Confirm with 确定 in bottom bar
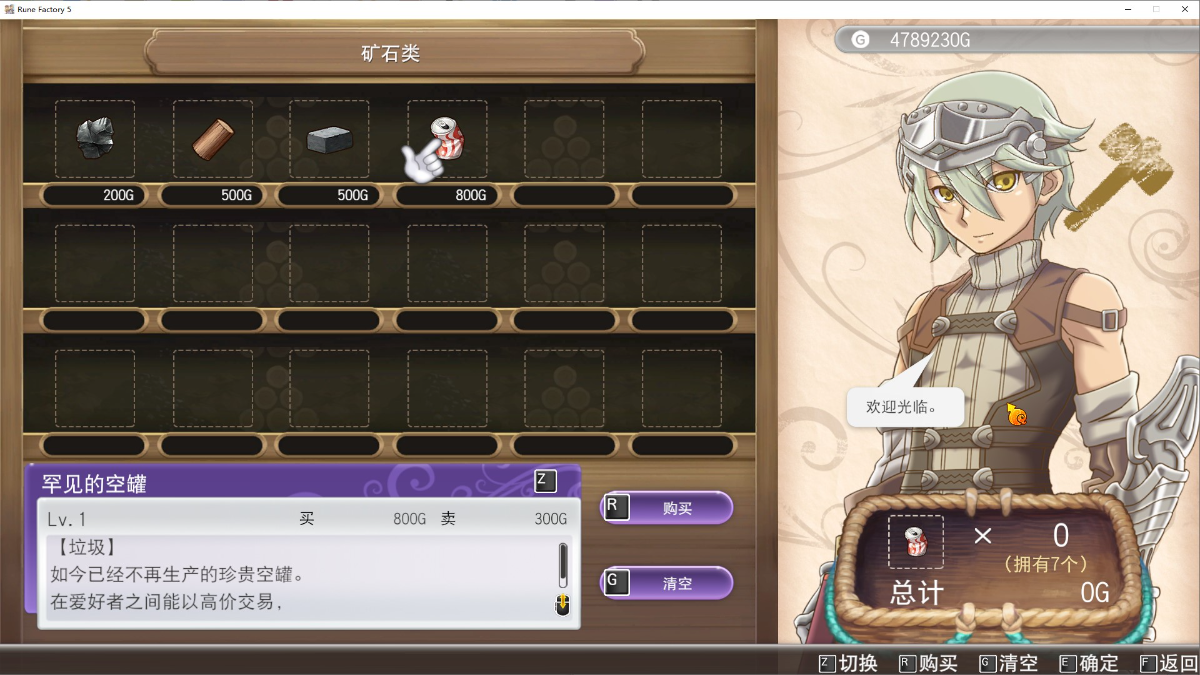The height and width of the screenshot is (675, 1200). [1089, 663]
